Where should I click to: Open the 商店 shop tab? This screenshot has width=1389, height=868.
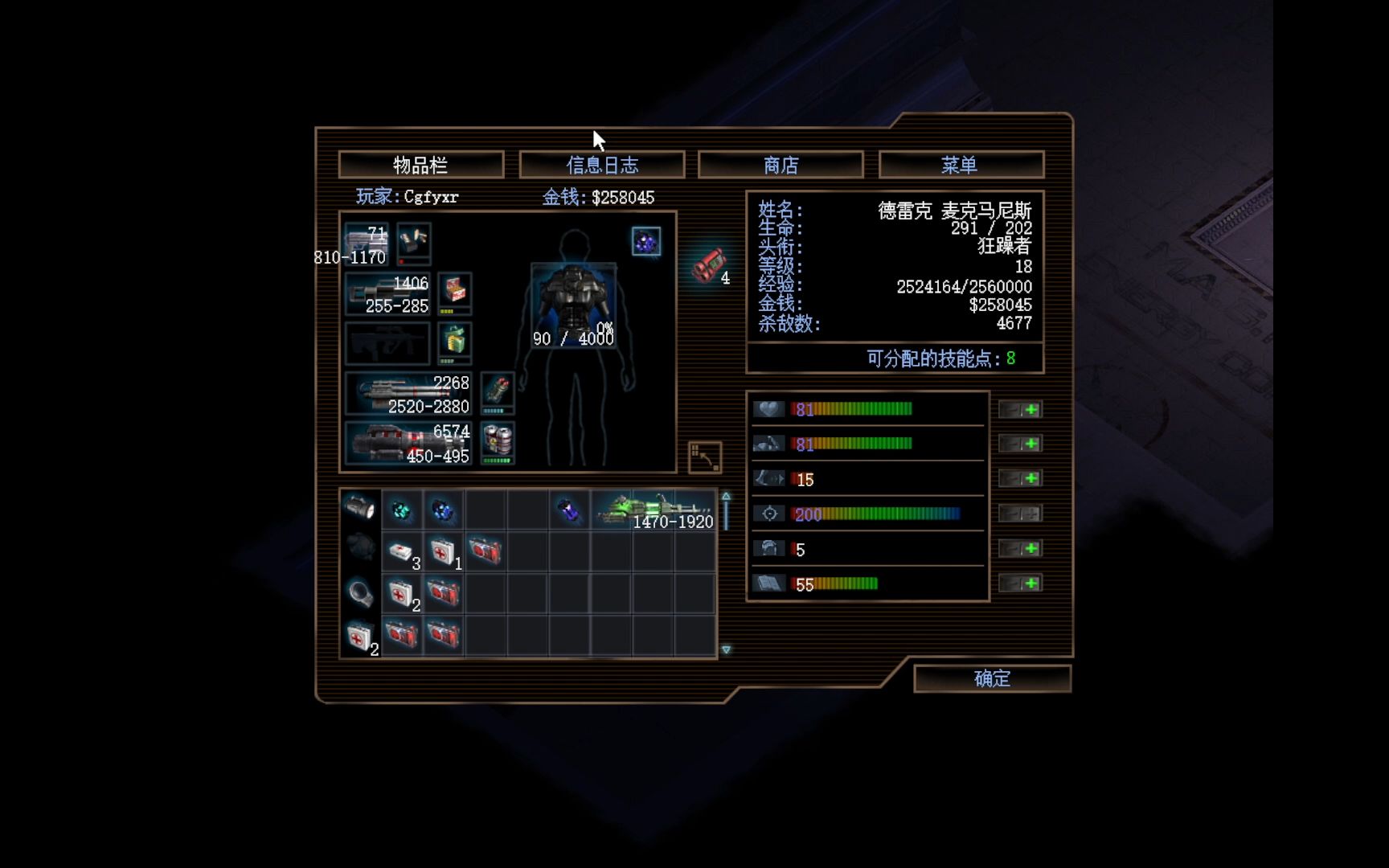[x=781, y=166]
